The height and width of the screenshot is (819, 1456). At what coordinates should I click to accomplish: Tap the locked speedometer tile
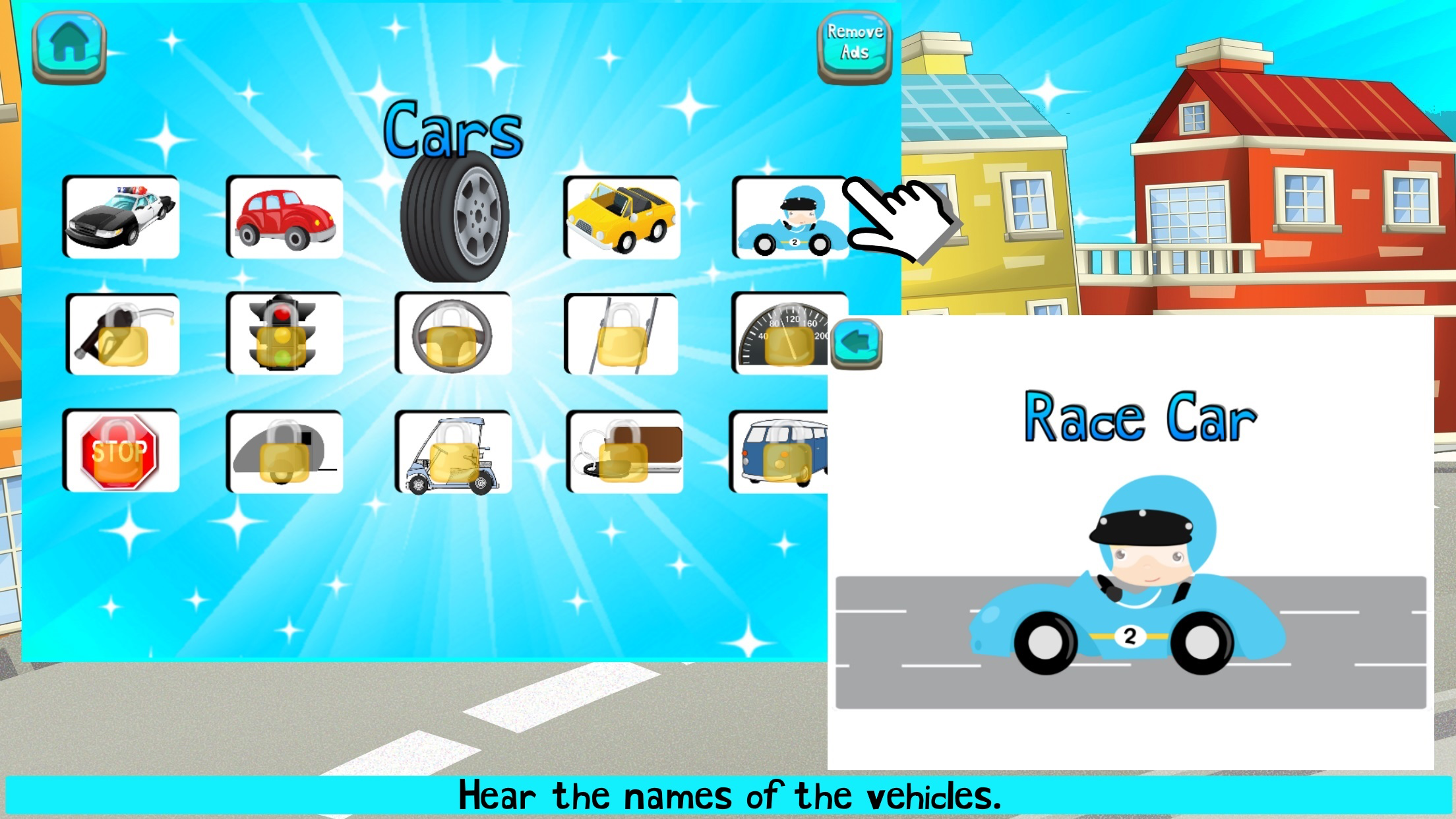781,334
